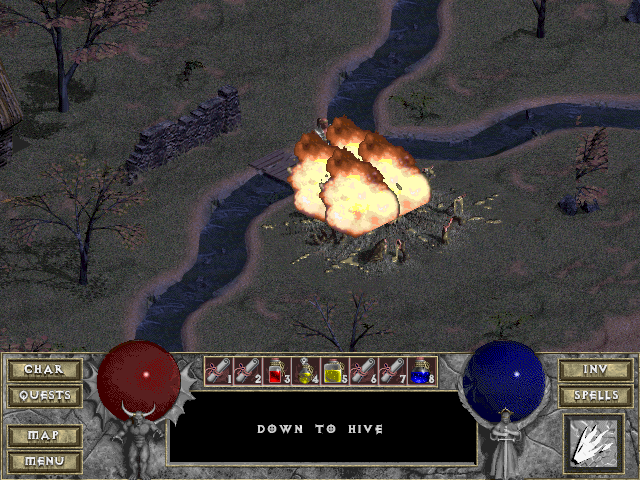Drink the red healing potion in slot 3
Image resolution: width=640 pixels, height=480 pixels.
[x=276, y=372]
